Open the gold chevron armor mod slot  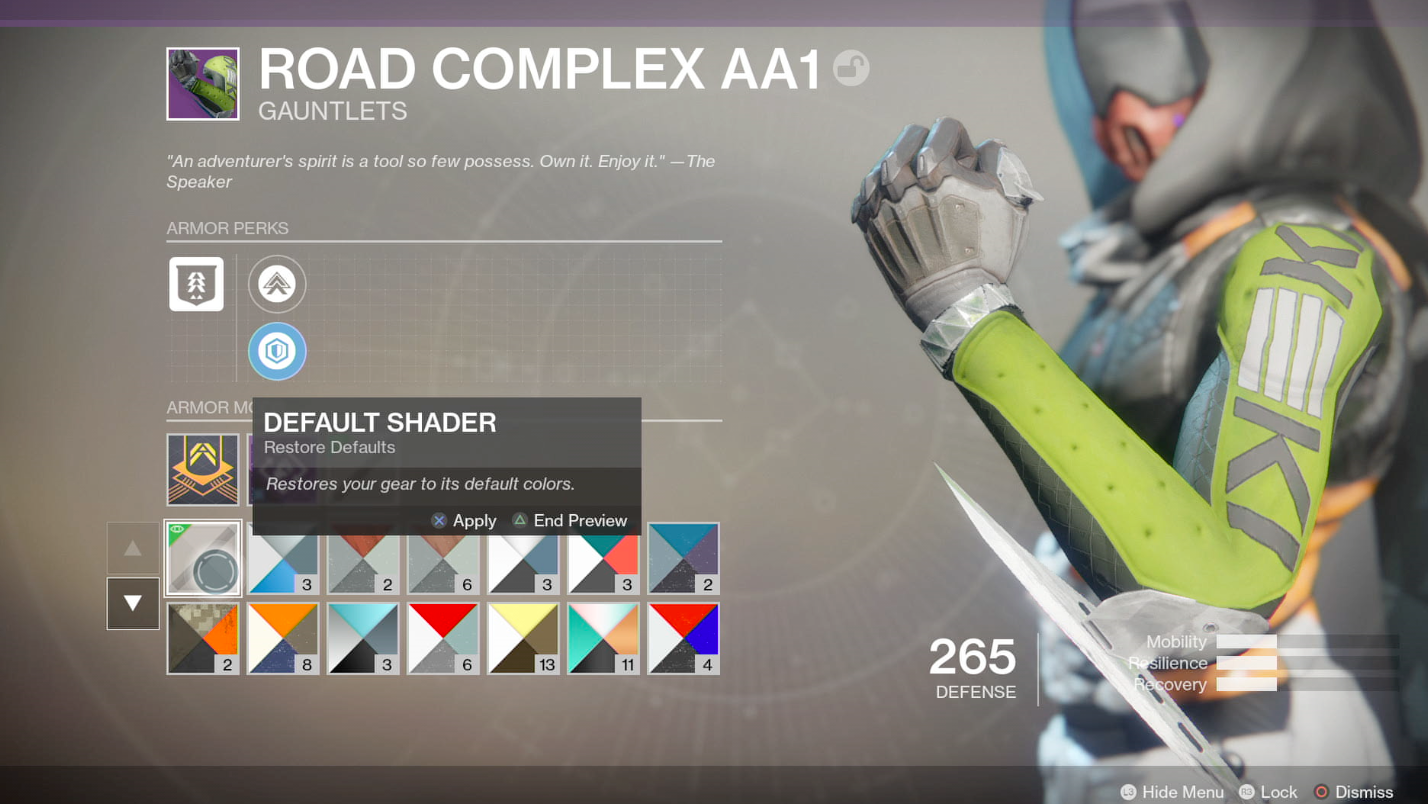203,469
